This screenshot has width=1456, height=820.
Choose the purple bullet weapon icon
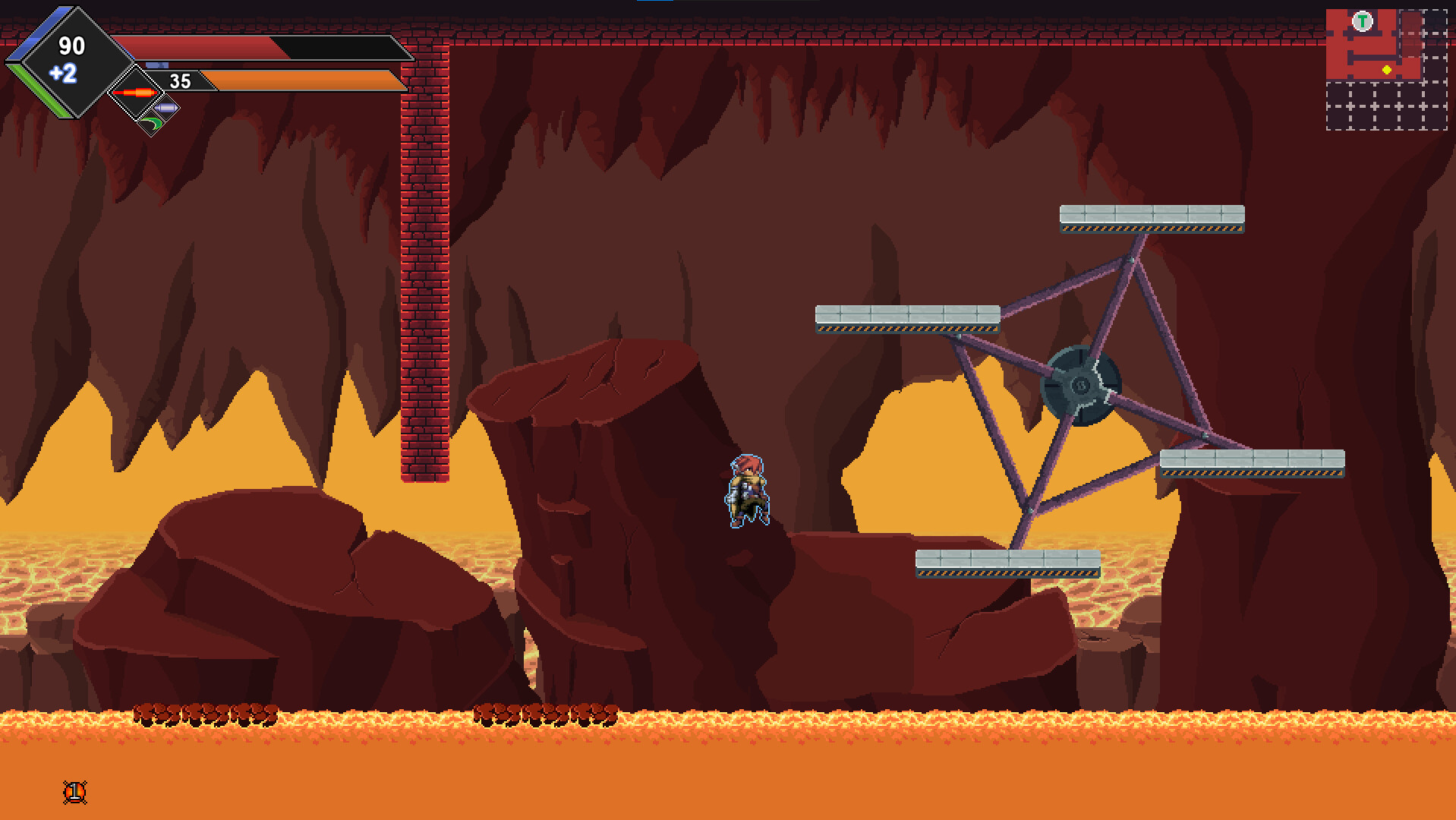pyautogui.click(x=166, y=109)
